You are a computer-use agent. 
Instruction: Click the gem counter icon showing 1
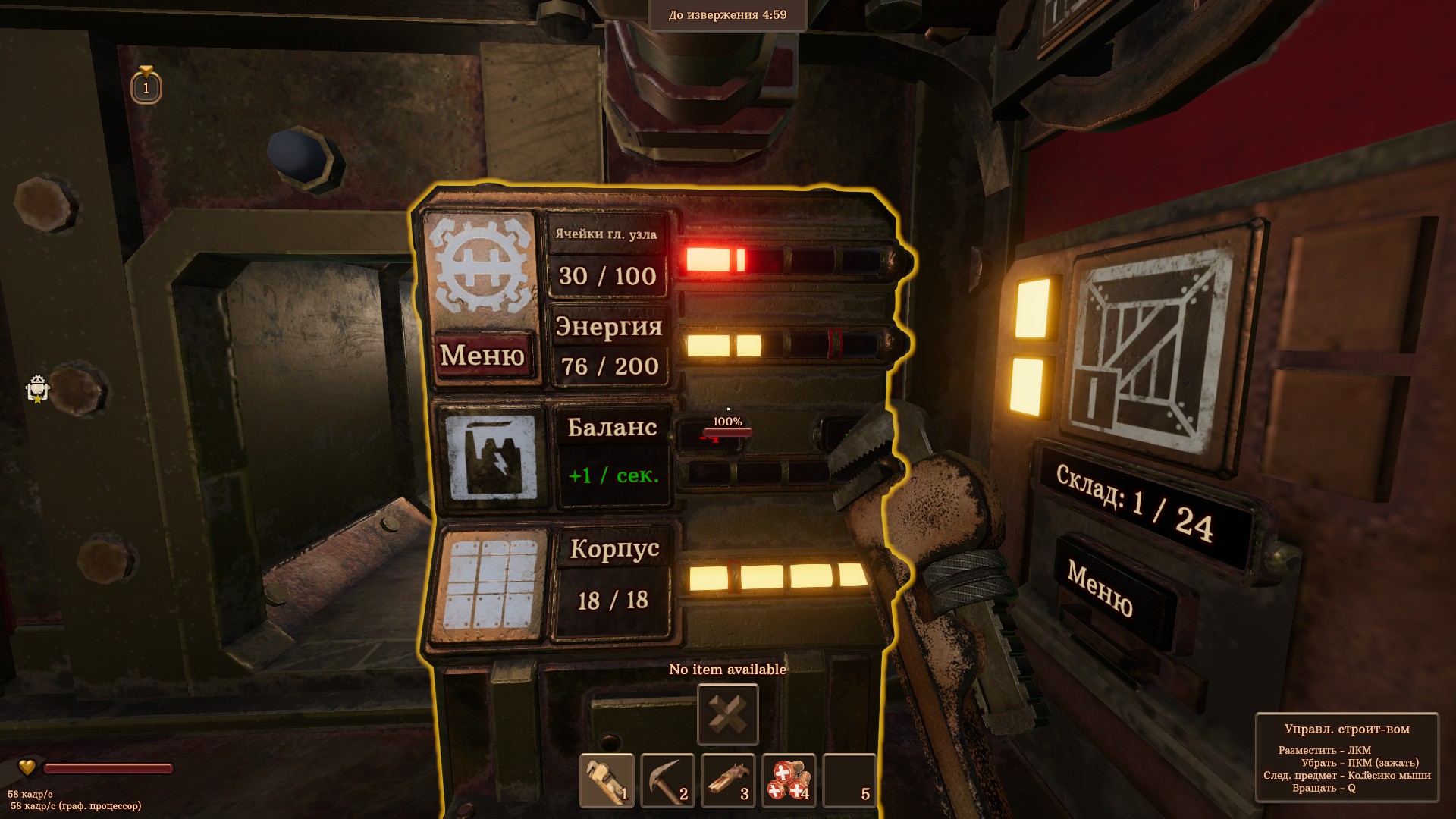point(146,85)
